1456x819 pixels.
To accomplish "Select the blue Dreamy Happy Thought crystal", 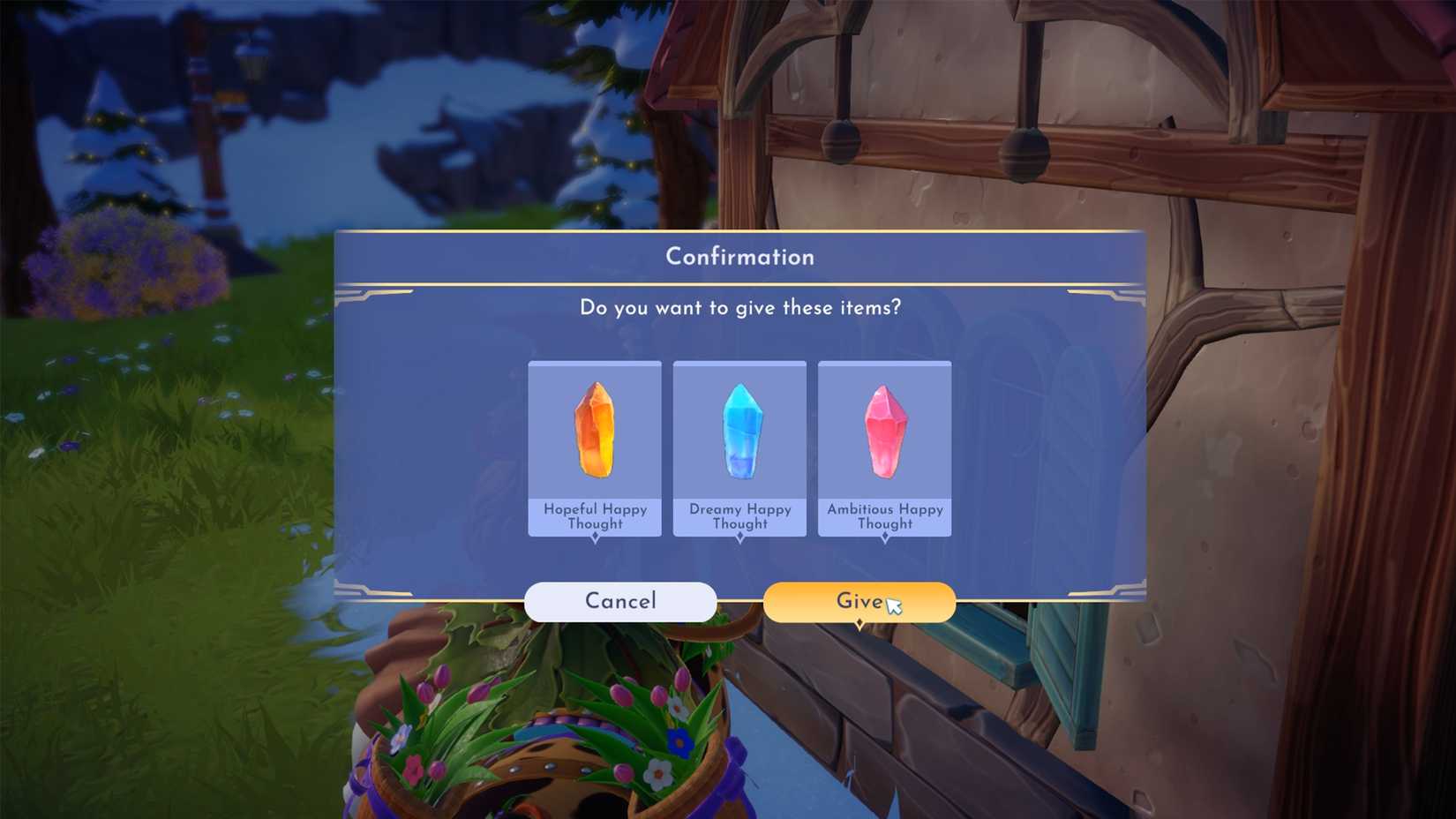I will pyautogui.click(x=739, y=430).
